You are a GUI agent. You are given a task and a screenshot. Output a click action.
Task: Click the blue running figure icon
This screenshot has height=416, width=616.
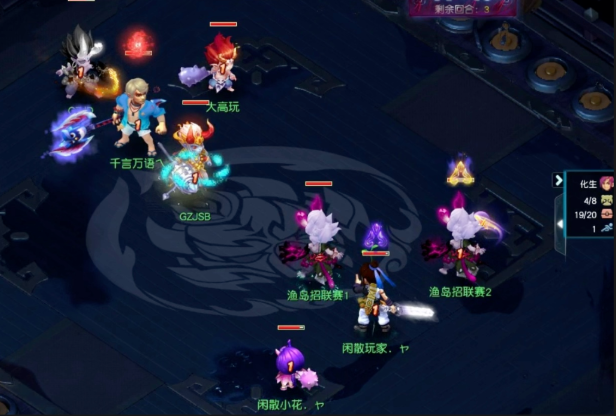[x=607, y=229]
